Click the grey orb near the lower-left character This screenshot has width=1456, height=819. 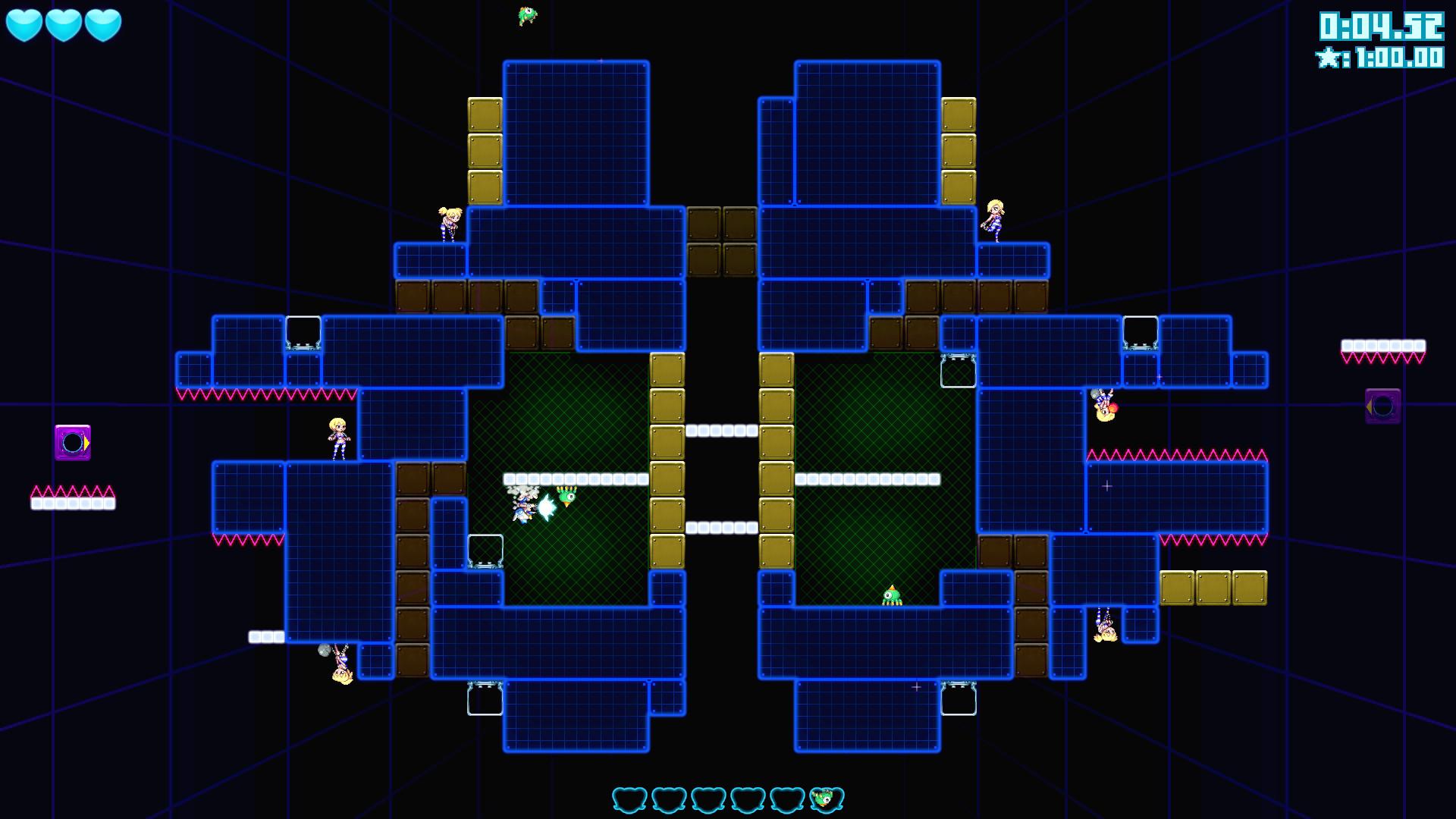[325, 648]
